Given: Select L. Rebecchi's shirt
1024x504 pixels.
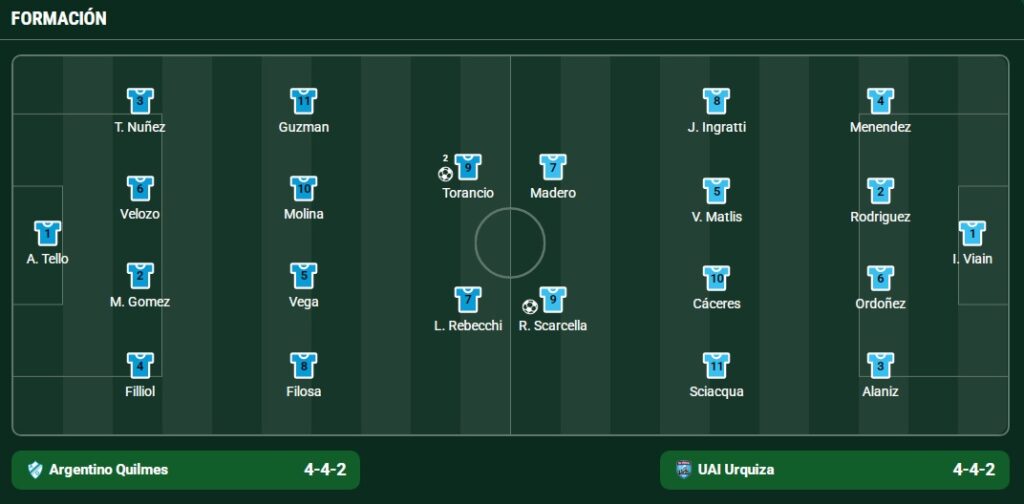Looking at the screenshot, I should click(x=468, y=300).
